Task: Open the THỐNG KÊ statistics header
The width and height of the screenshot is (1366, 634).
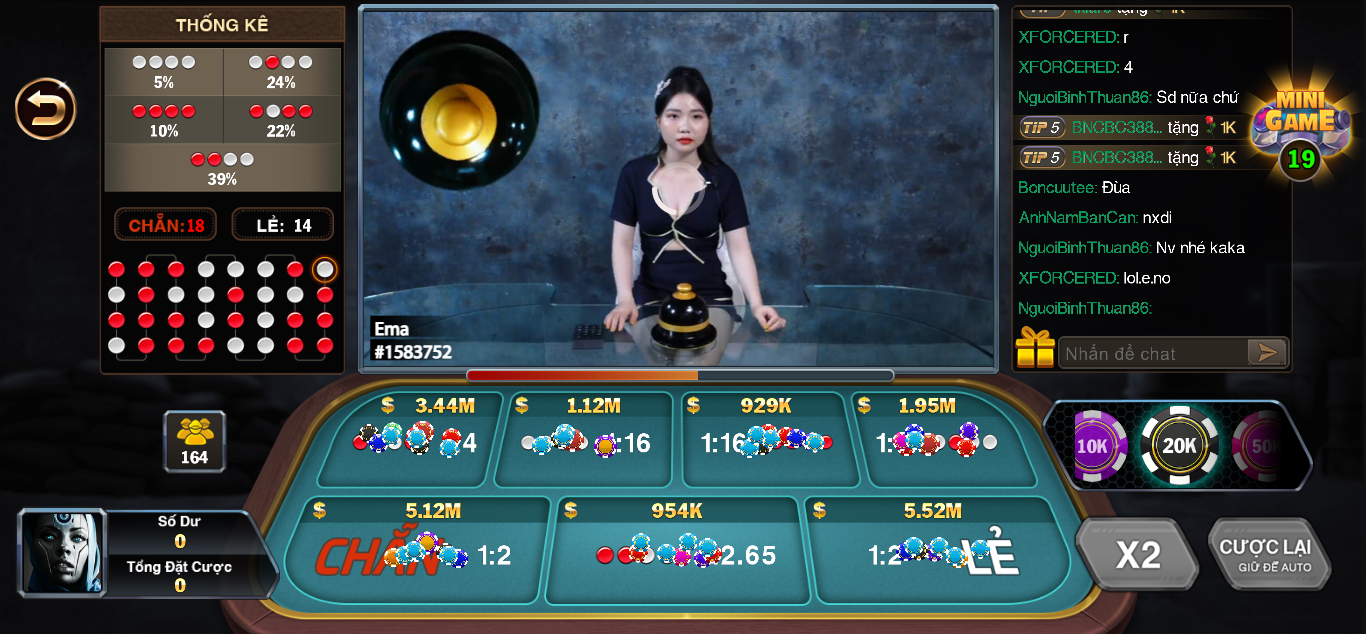Action: [222, 25]
